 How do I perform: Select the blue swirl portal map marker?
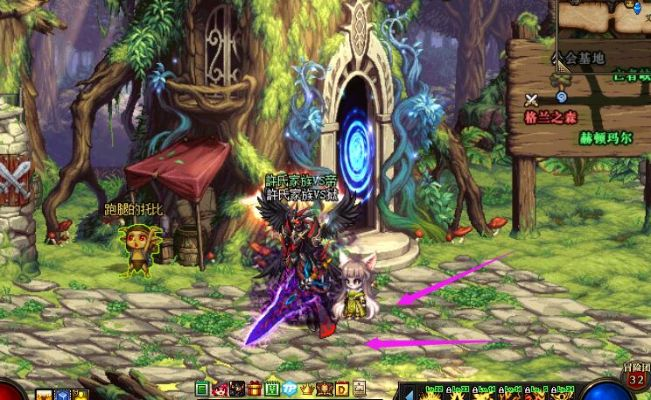pyautogui.click(x=562, y=97)
